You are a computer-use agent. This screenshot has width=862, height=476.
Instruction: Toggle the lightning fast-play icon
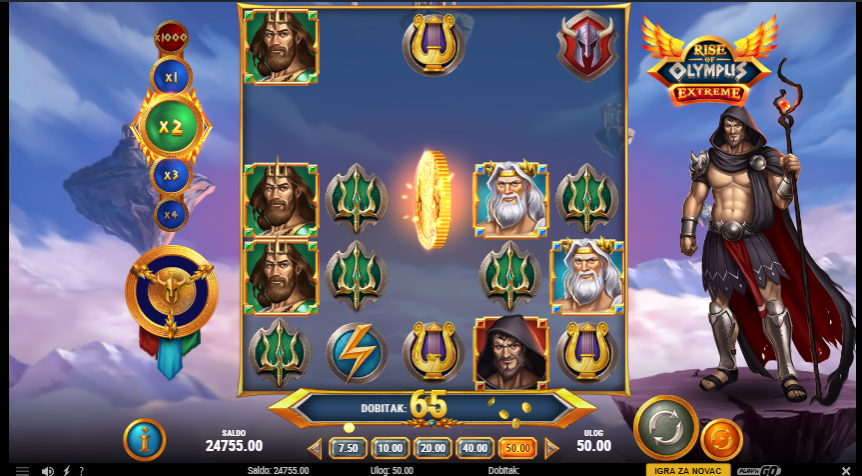click(x=67, y=470)
